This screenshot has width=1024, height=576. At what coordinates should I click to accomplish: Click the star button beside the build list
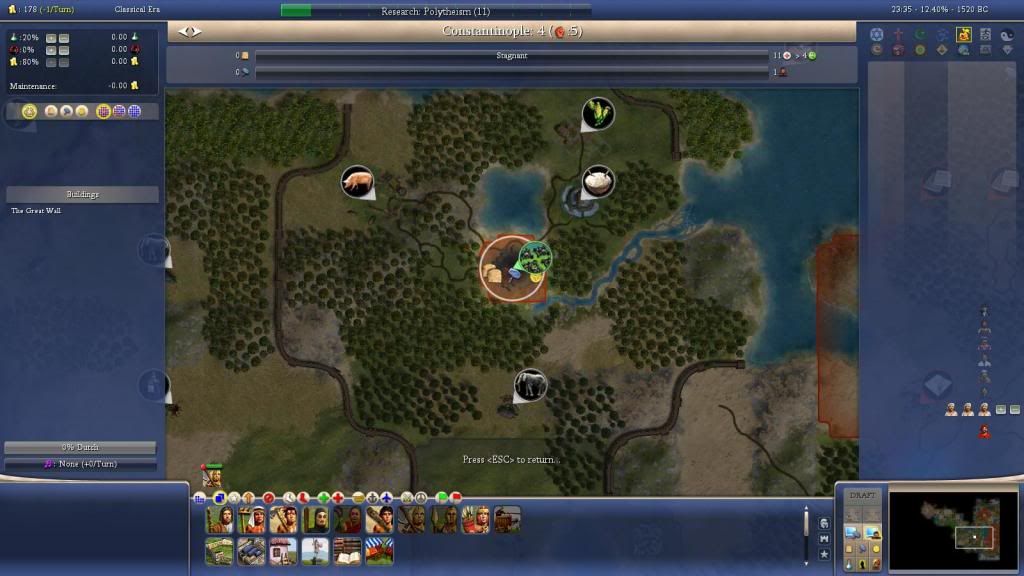[824, 554]
